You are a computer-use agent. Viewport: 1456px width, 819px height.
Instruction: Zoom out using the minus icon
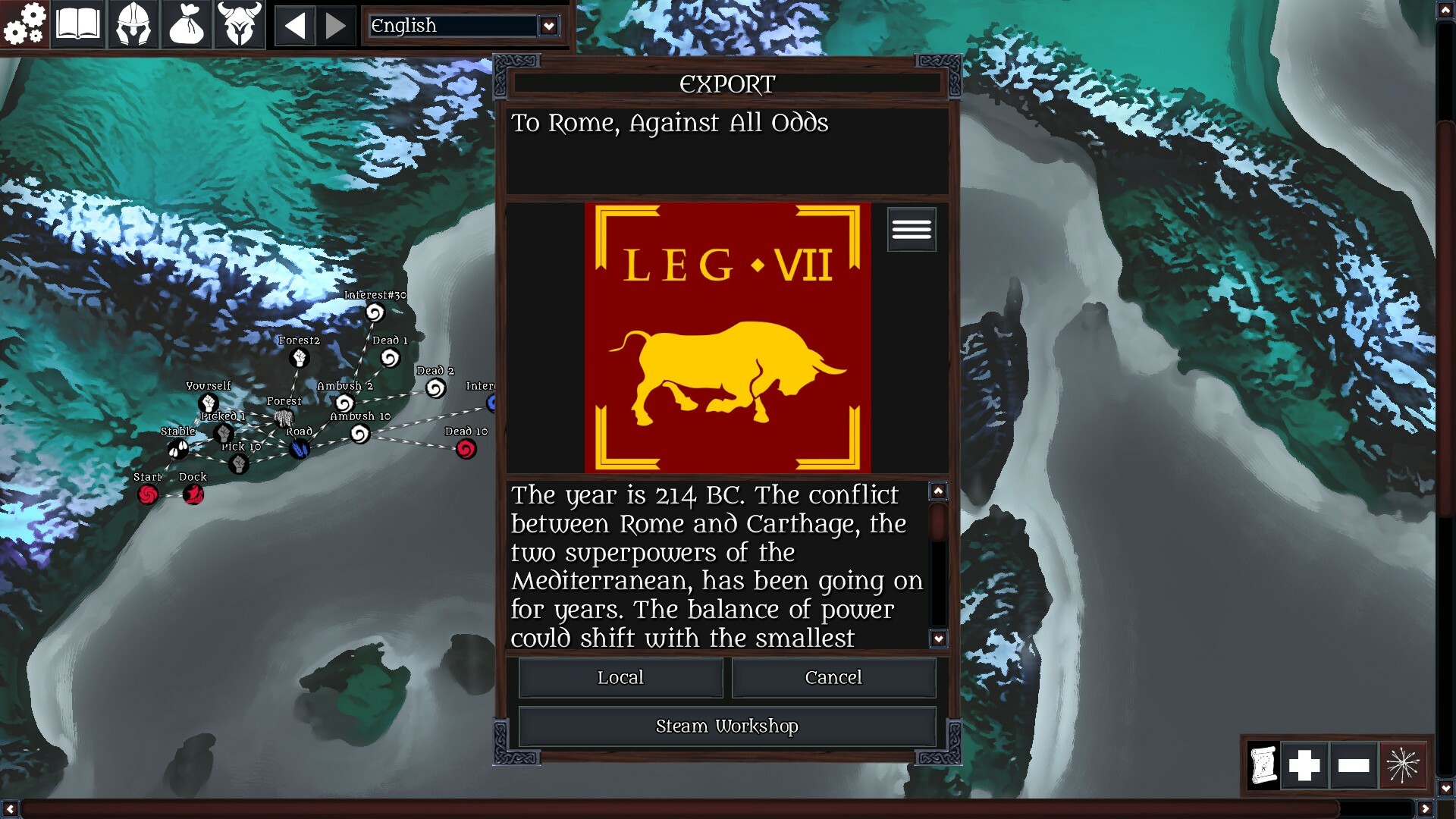pos(1356,765)
